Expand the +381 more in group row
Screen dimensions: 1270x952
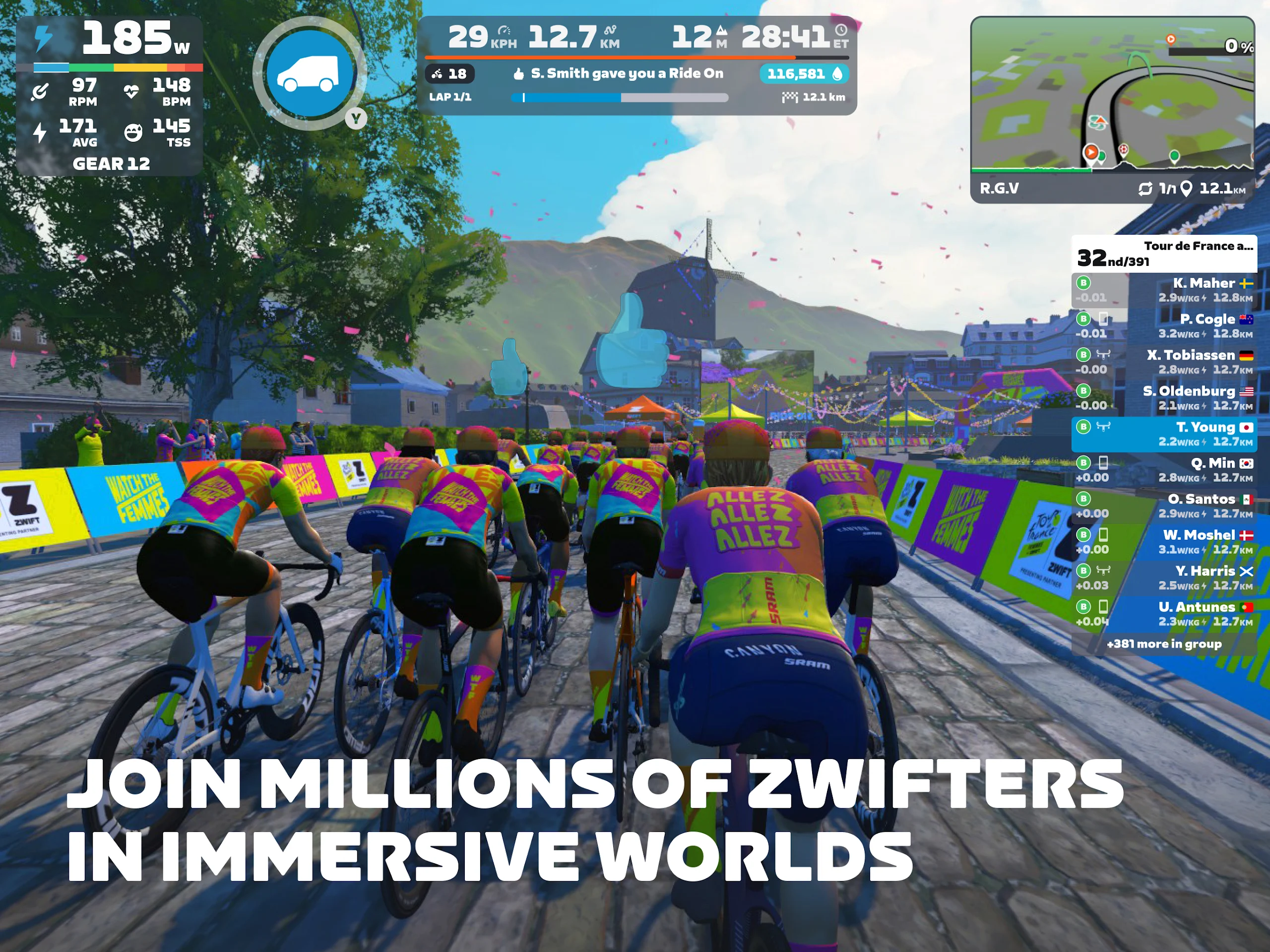1163,643
